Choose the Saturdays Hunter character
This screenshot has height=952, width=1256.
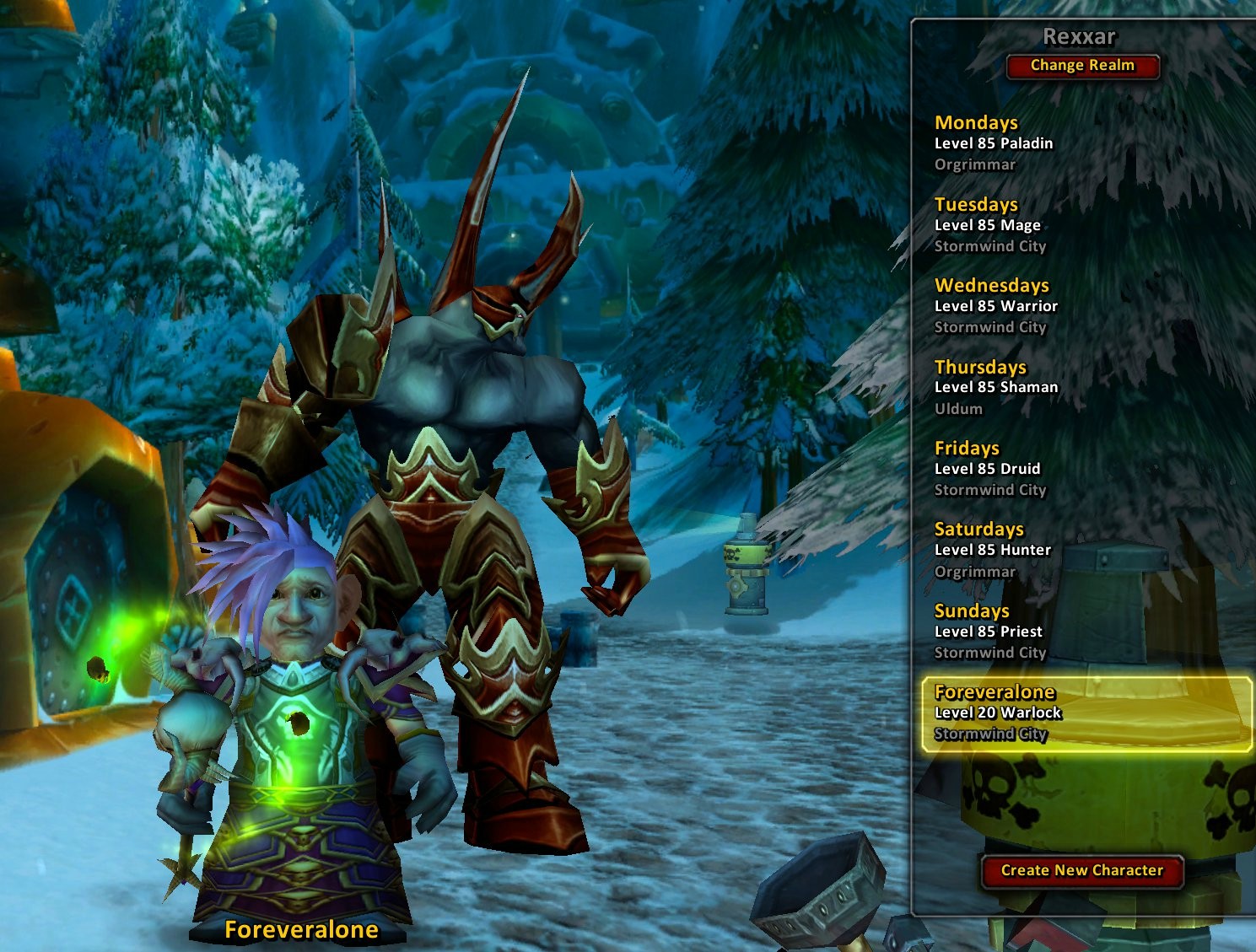(x=992, y=550)
